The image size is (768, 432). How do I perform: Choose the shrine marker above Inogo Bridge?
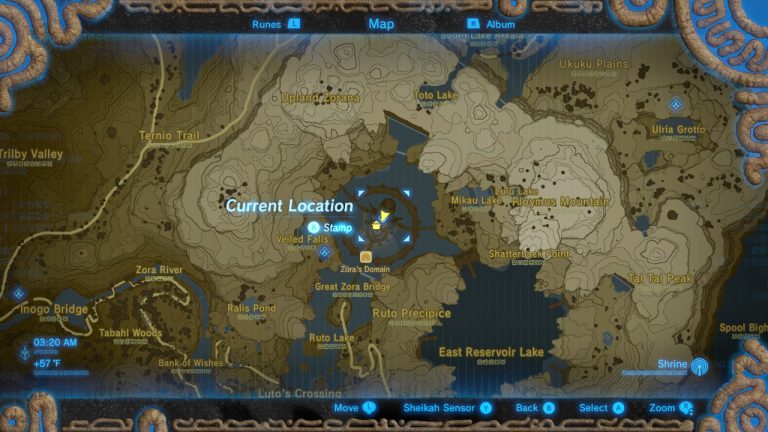[19, 294]
